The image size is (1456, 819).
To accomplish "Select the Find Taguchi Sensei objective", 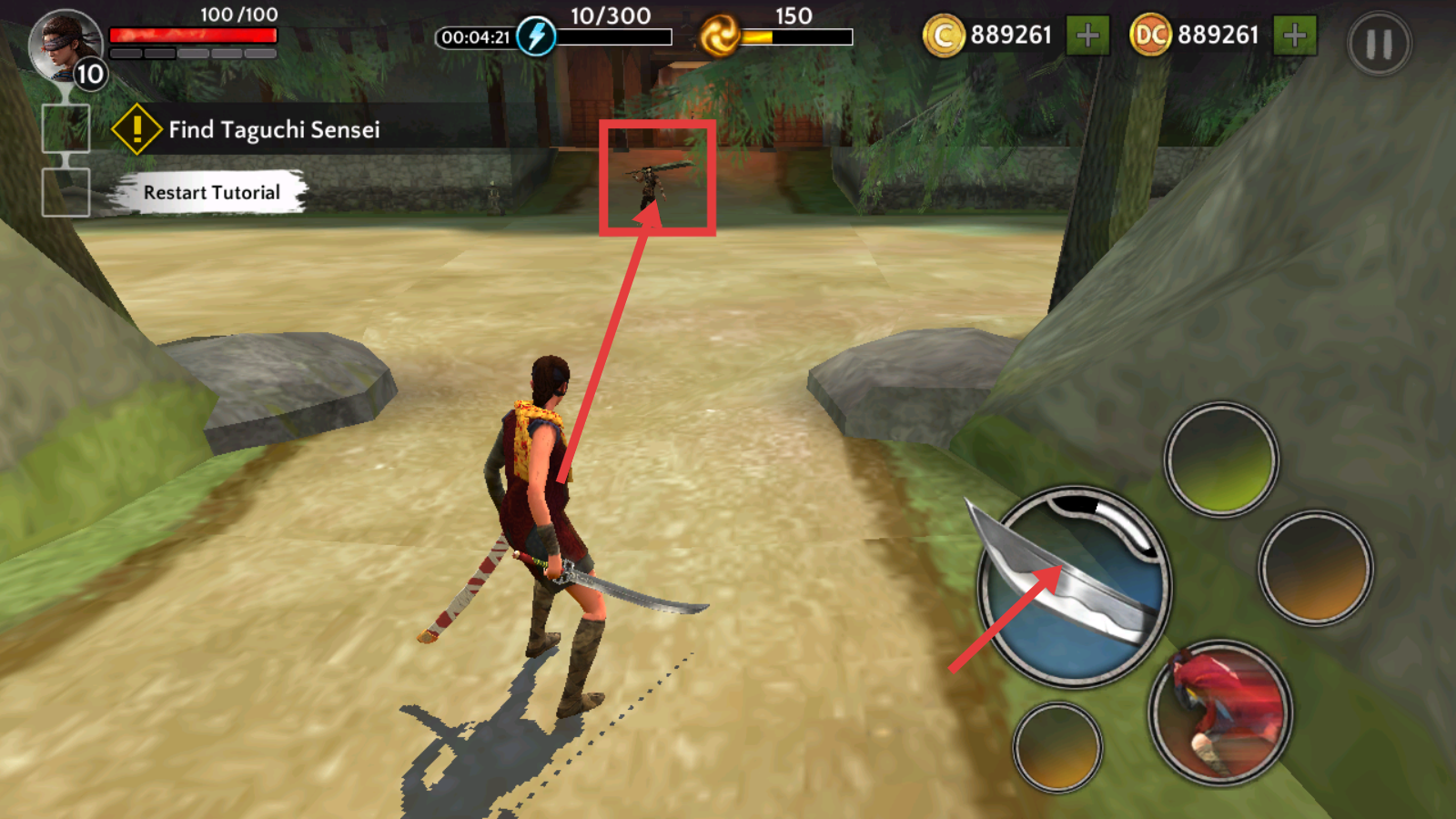I will point(273,130).
